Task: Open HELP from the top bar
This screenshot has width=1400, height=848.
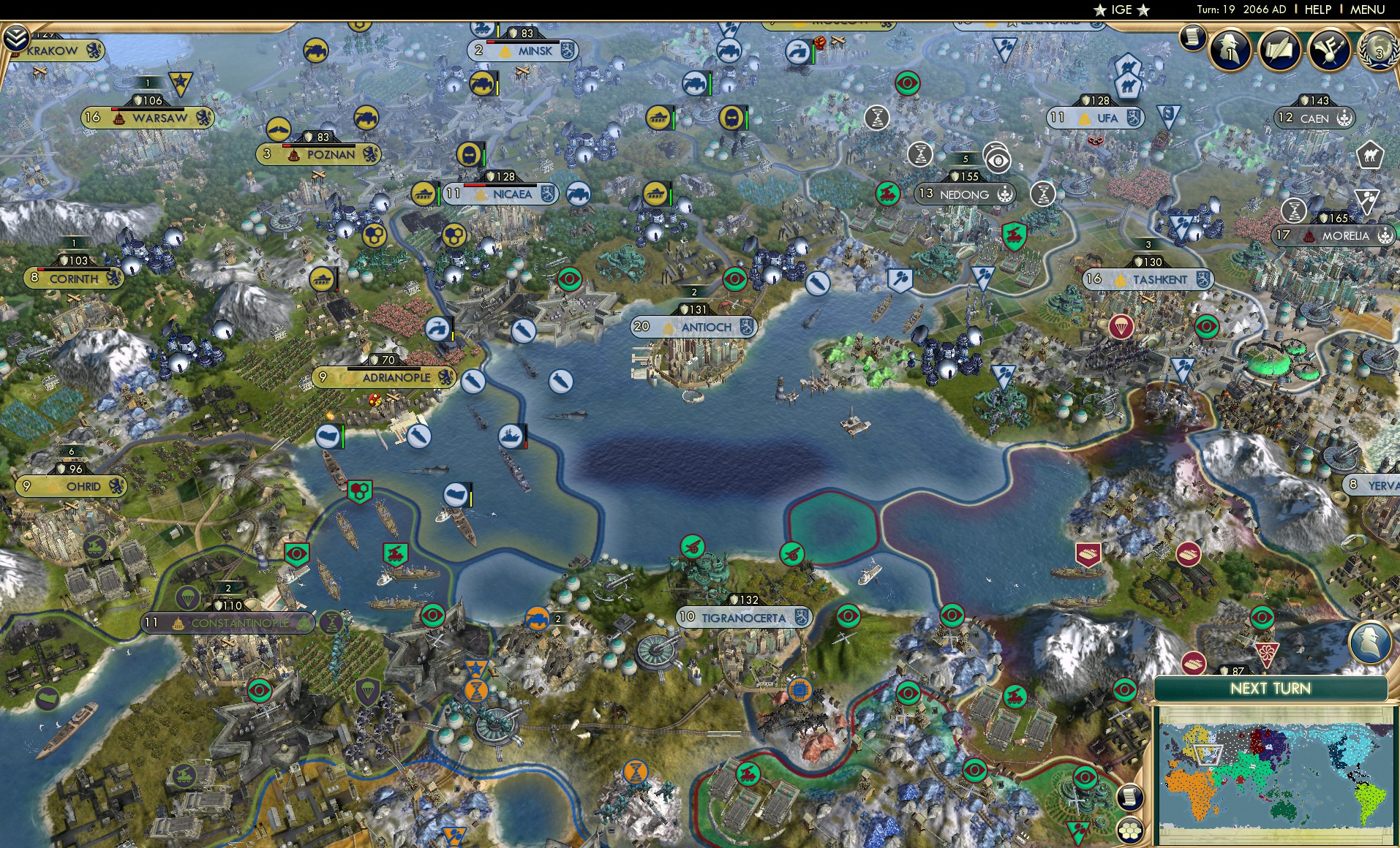Action: (1317, 10)
